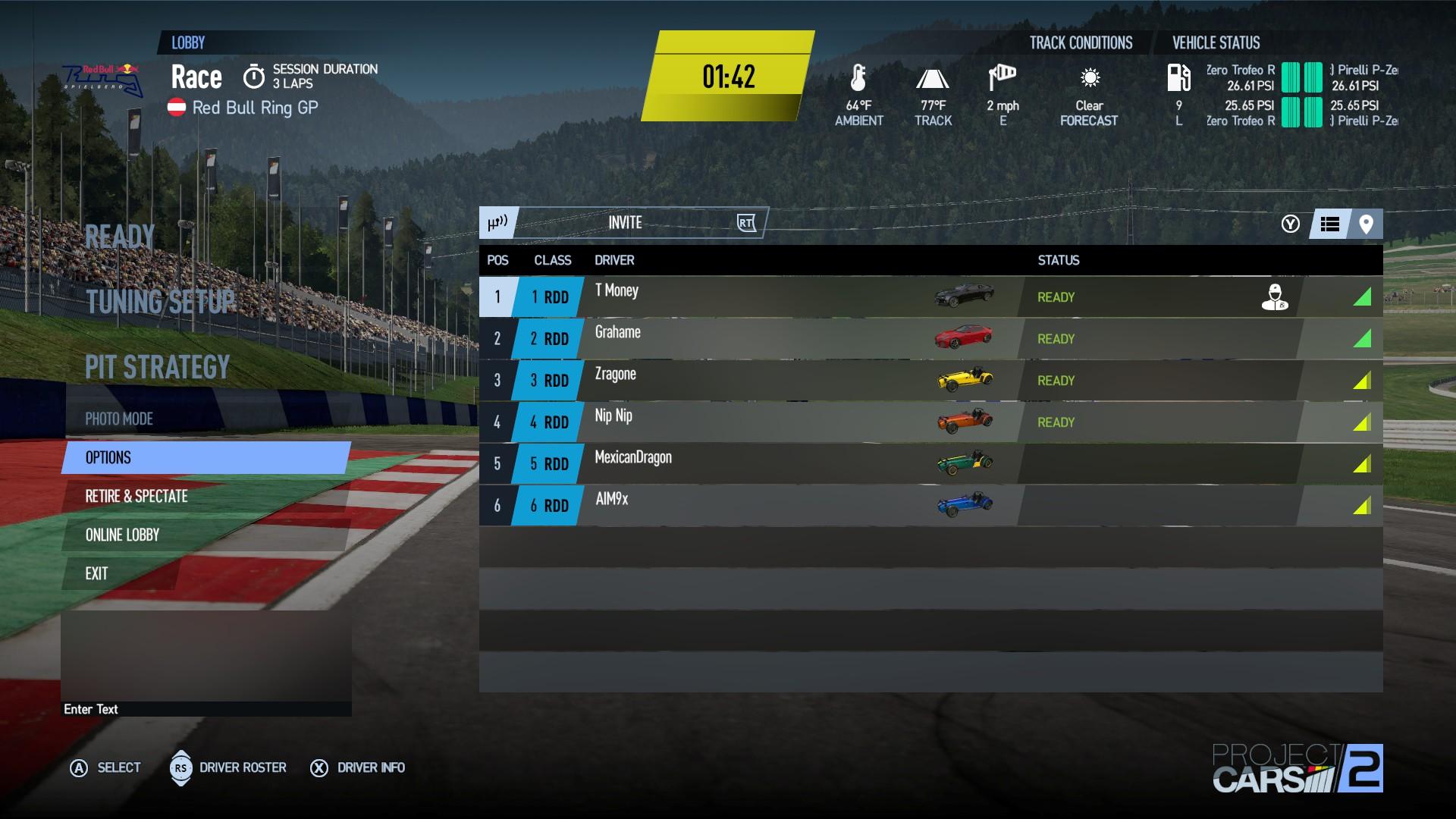
Task: Select driver Zragone's row
Action: (758, 380)
